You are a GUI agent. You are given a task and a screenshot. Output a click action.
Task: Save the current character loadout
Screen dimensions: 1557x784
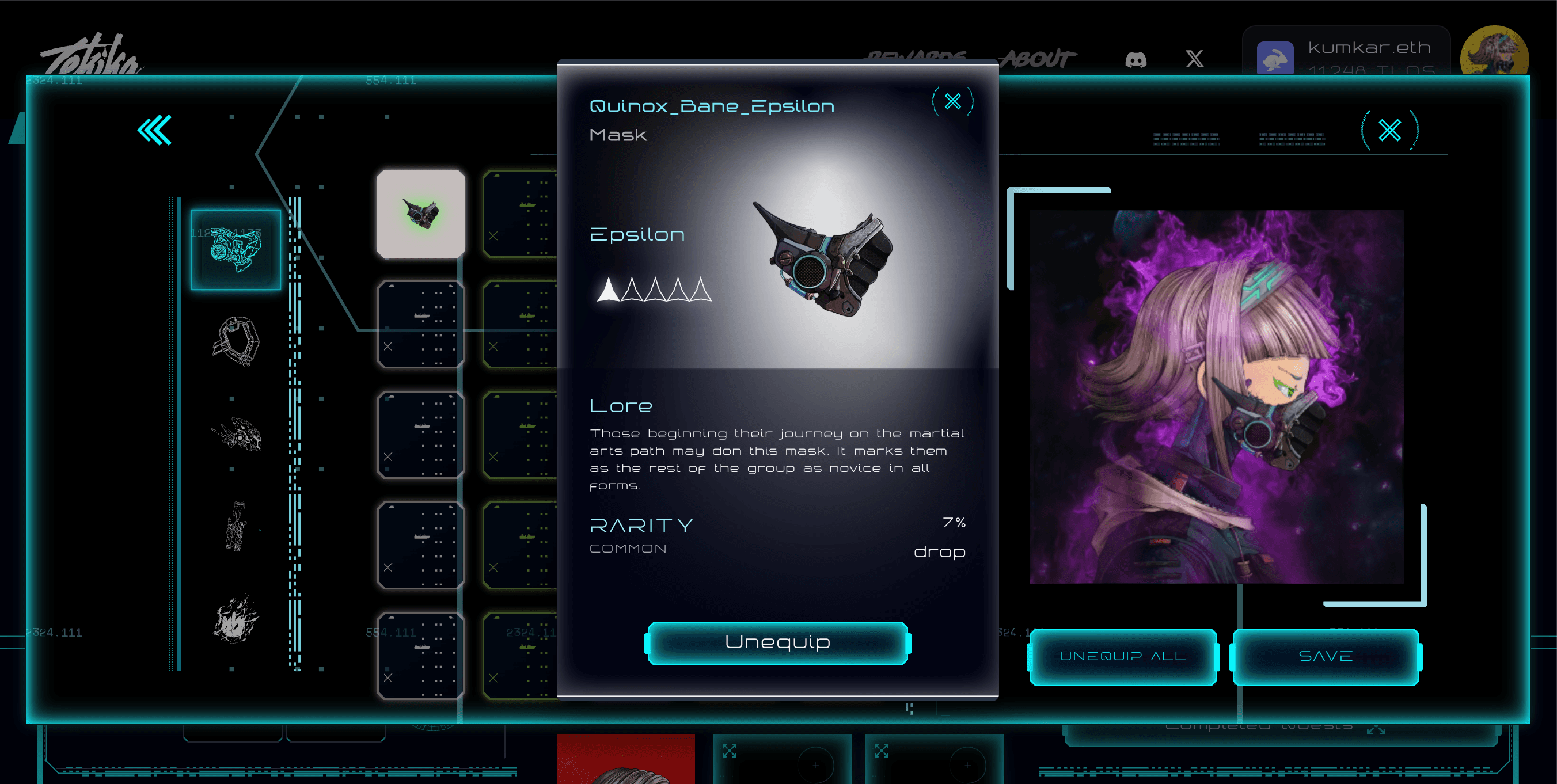point(1326,657)
